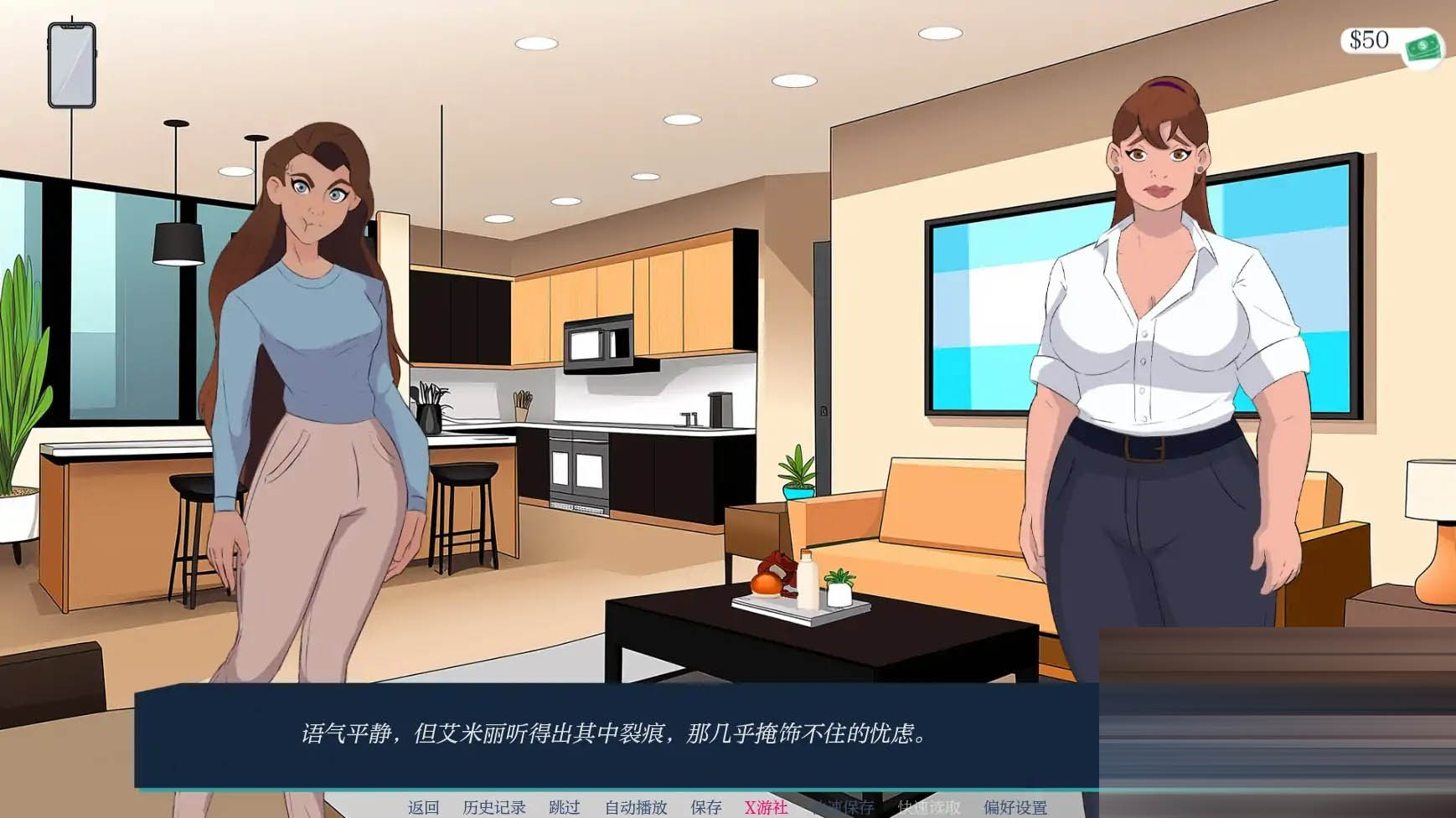Check the $50 money balance display
The image size is (1456, 818).
pos(1368,39)
